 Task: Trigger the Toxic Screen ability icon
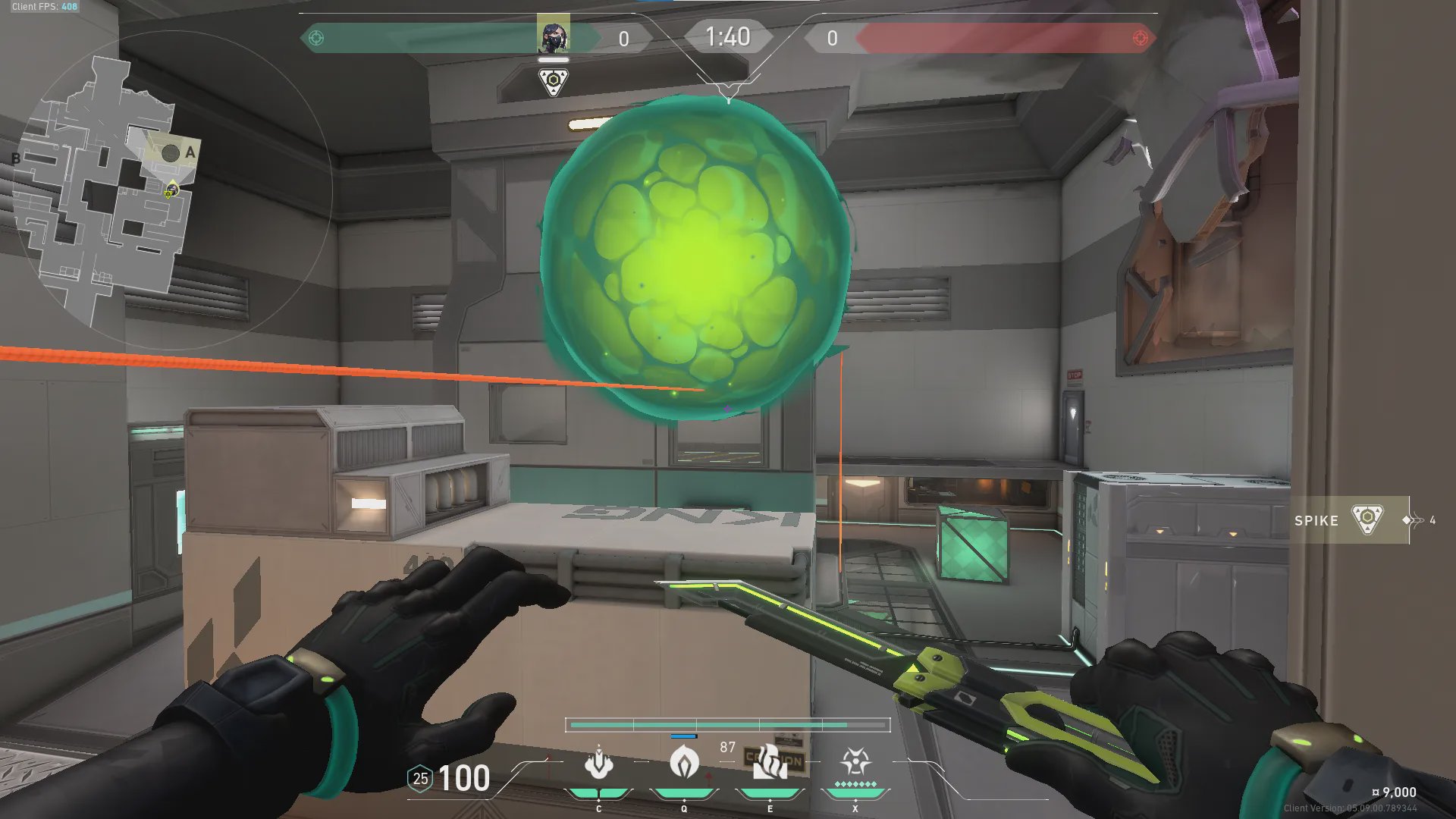pos(770,761)
